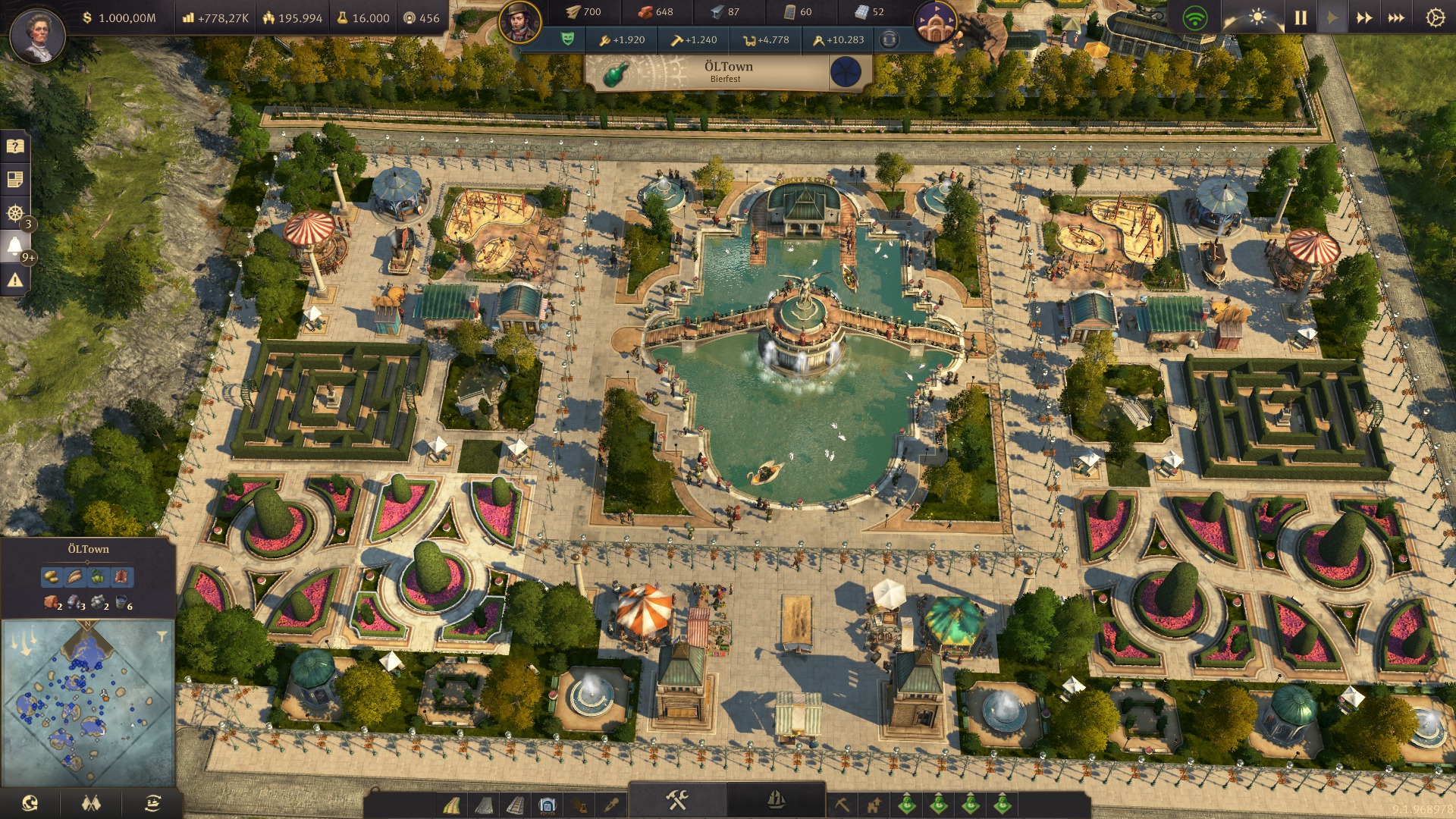Open the diplomacy crossed-flags menu
The width and height of the screenshot is (1456, 819).
pyautogui.click(x=91, y=803)
